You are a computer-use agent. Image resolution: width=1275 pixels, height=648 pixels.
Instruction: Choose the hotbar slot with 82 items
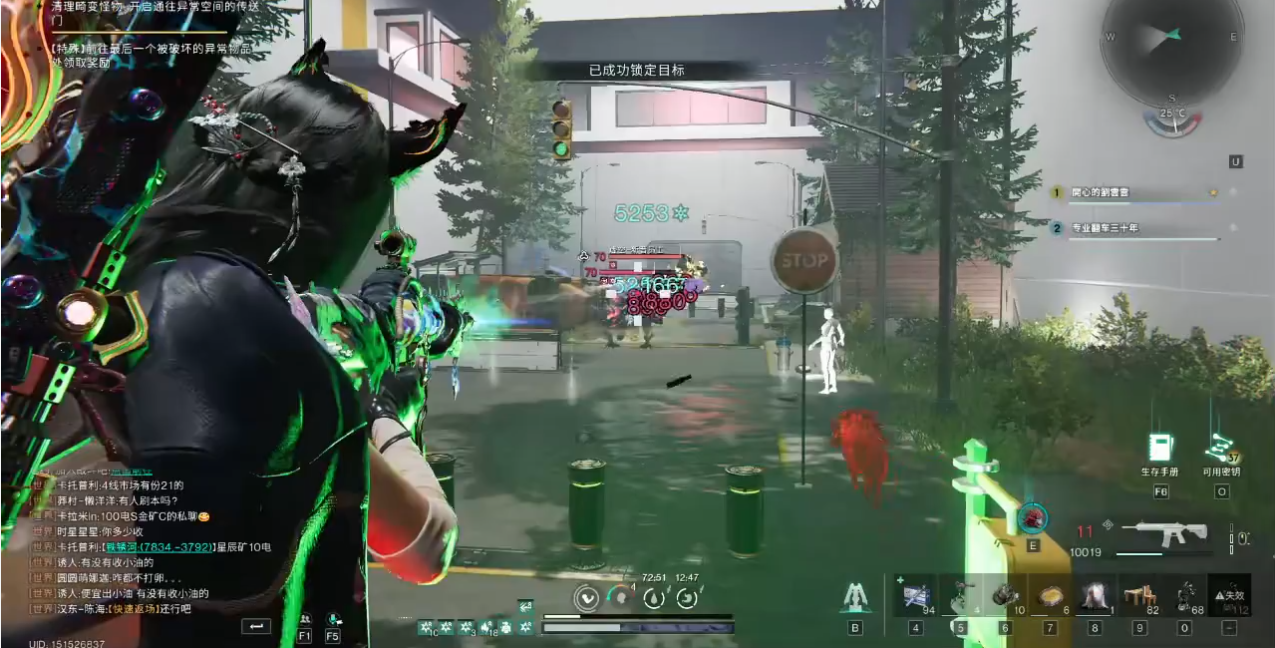[x=1140, y=595]
